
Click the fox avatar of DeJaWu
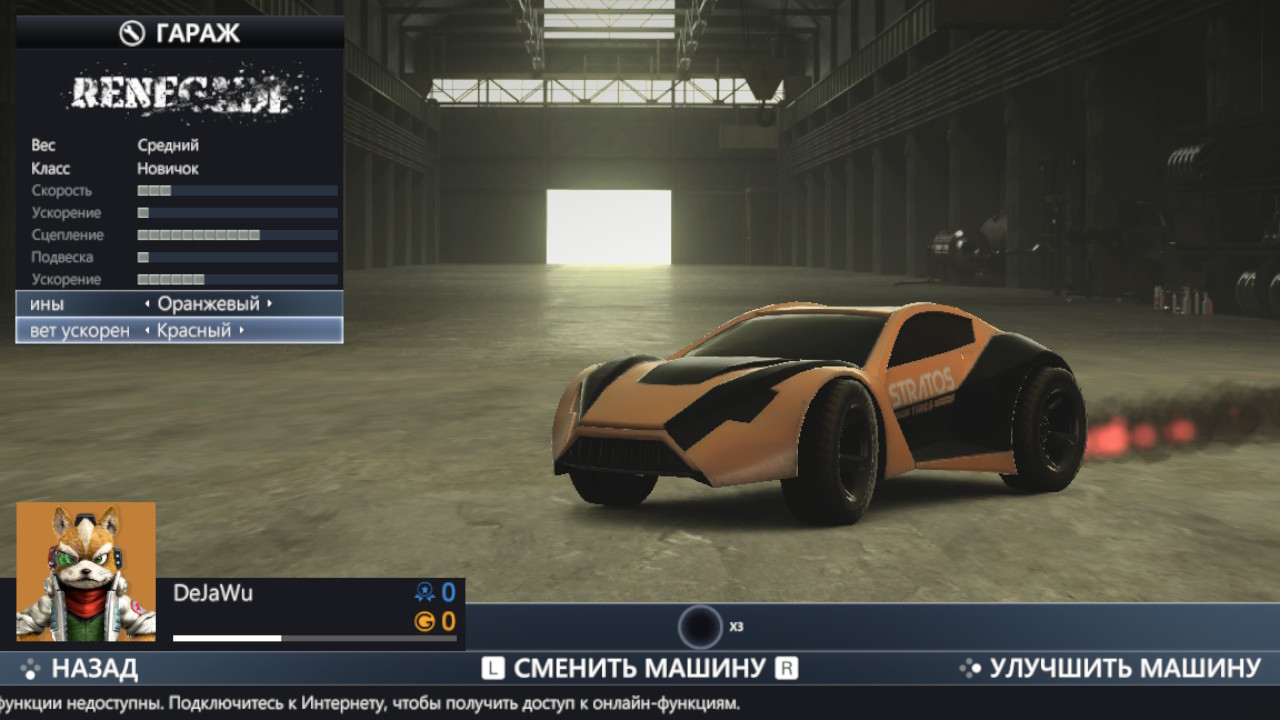point(86,571)
